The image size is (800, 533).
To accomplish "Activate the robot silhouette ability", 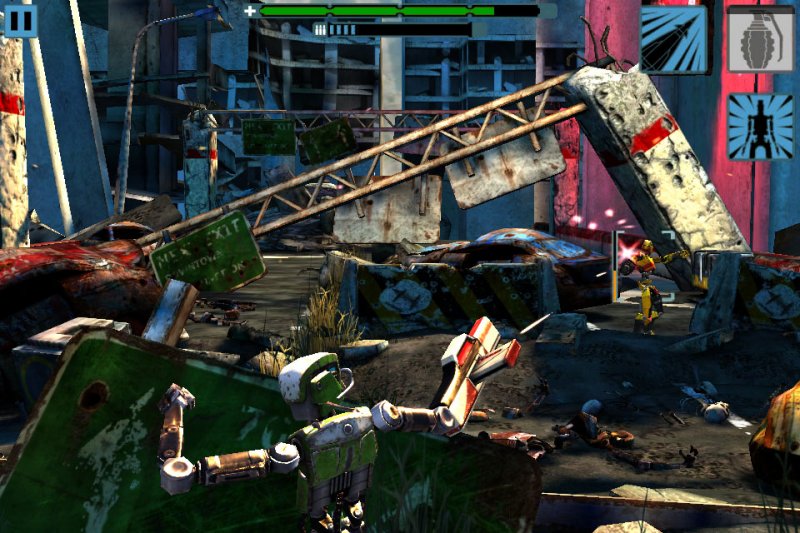I will [760, 127].
